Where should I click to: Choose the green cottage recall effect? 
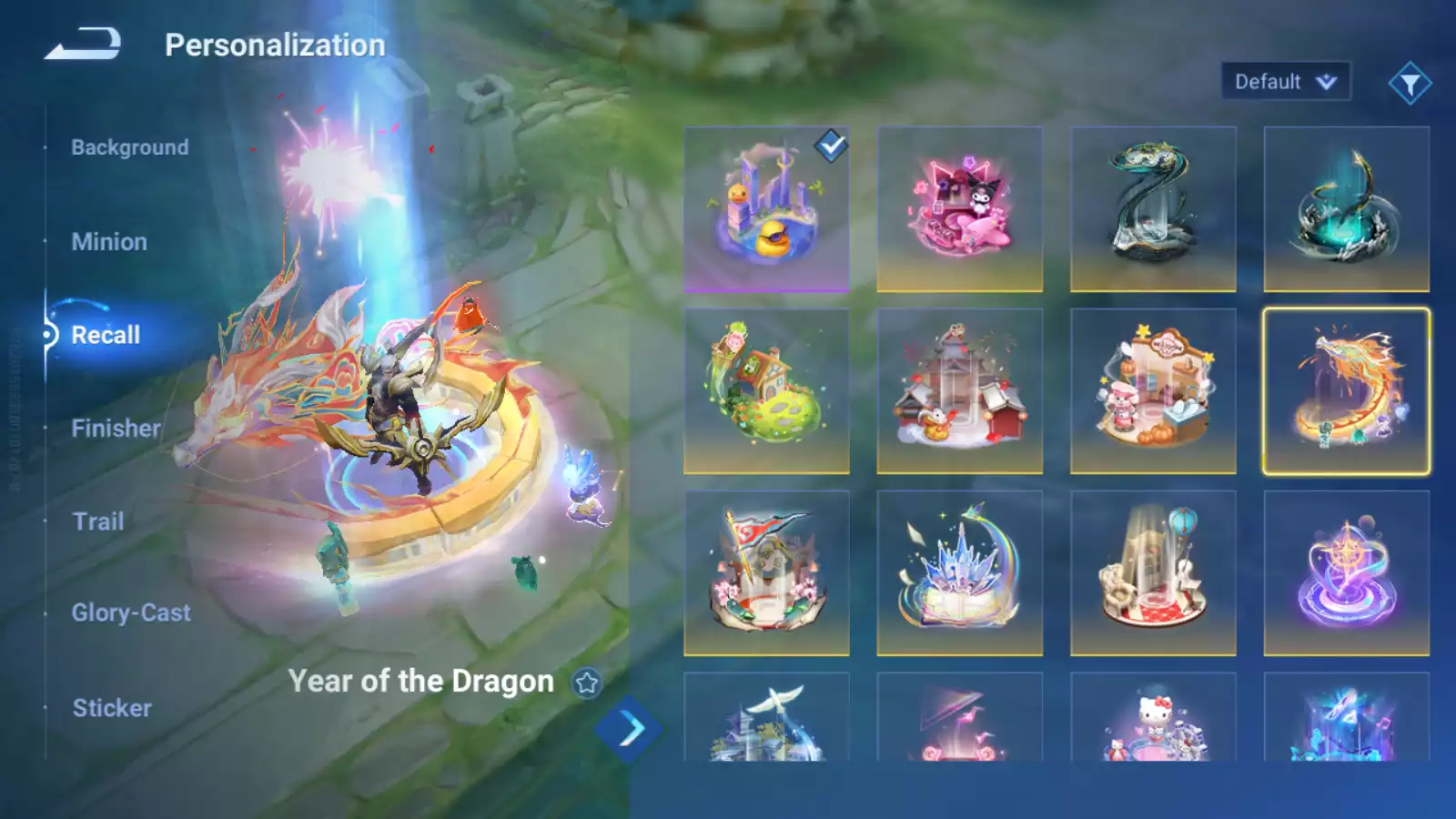coord(766,391)
